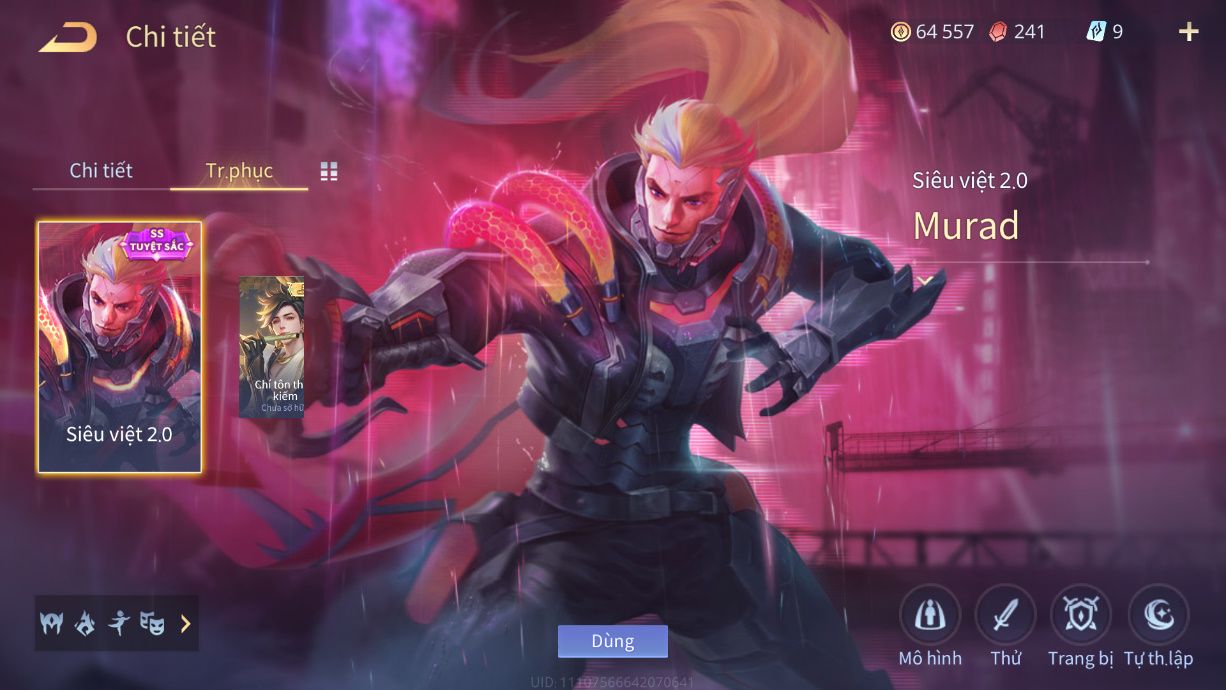Viewport: 1226px width, 690px height.
Task: Add currency with the plus button
Action: (1188, 32)
